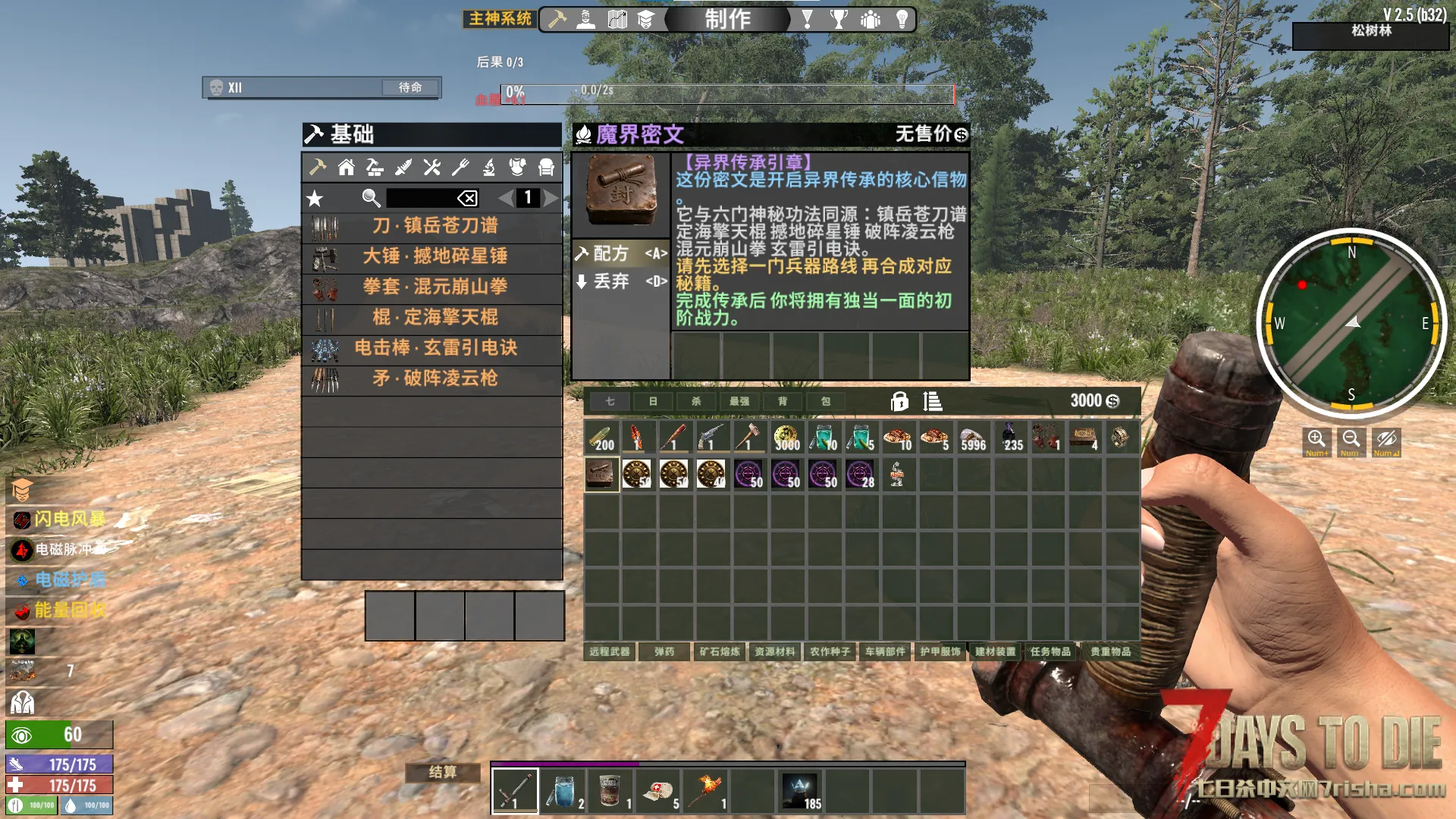Select the 电击棒·玄雷引电诀 recipe row
Screen dimensions: 1456x819
(x=433, y=348)
